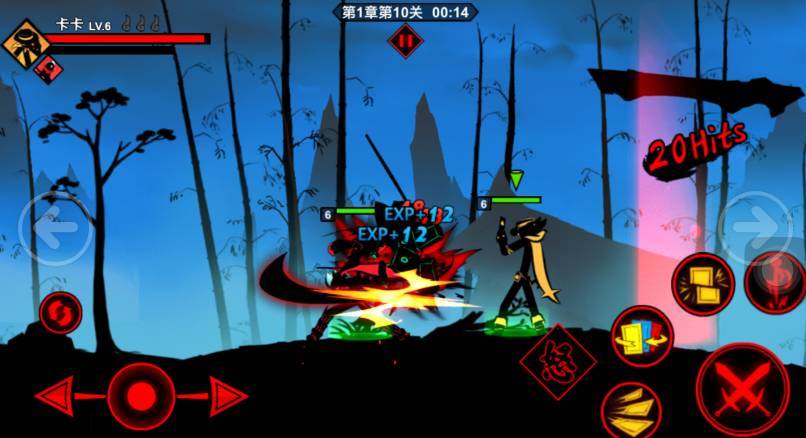Tap the faded right arrow circle
Screen dimensions: 806x438
click(x=757, y=227)
